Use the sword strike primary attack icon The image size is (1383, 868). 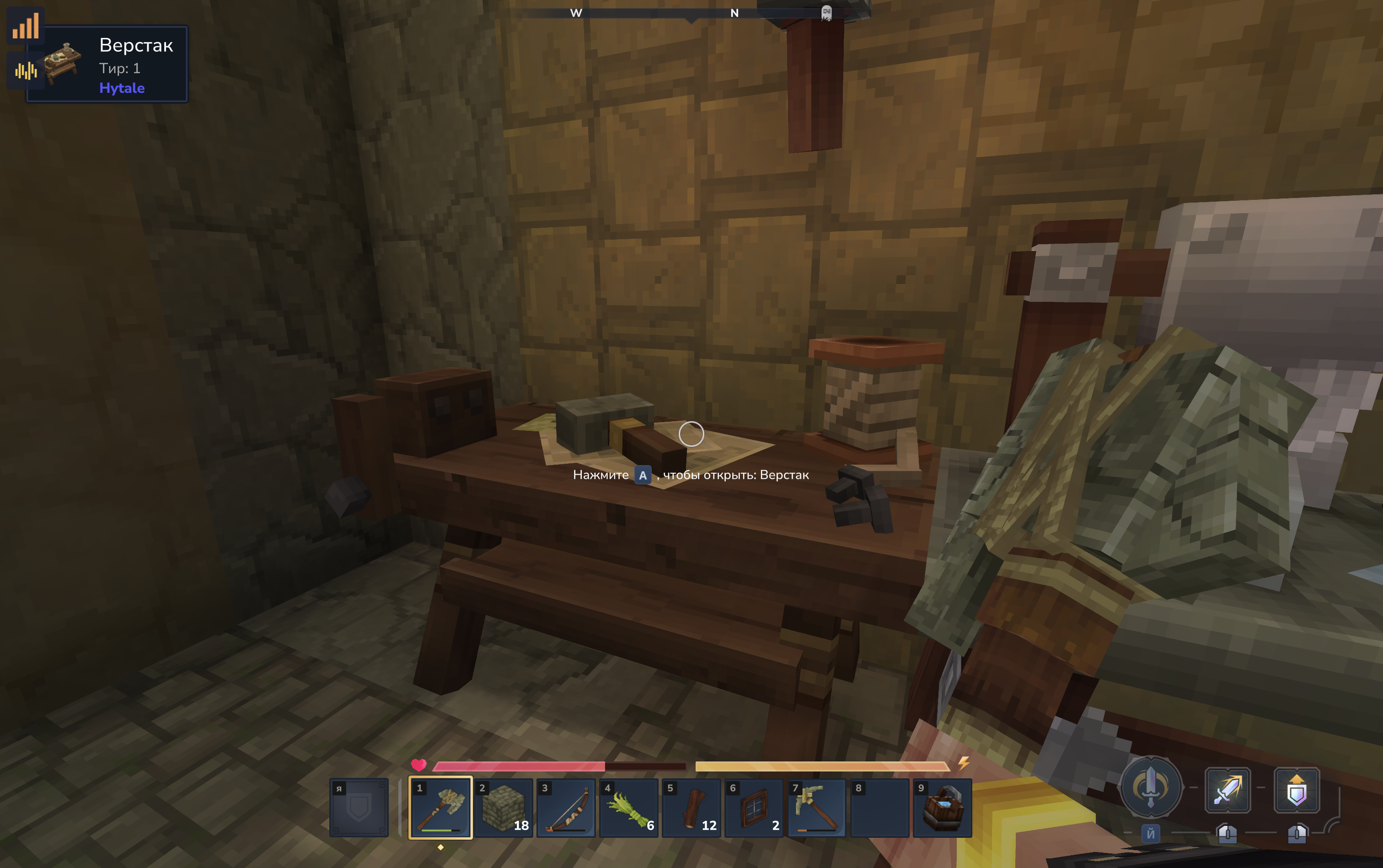pos(1228,790)
